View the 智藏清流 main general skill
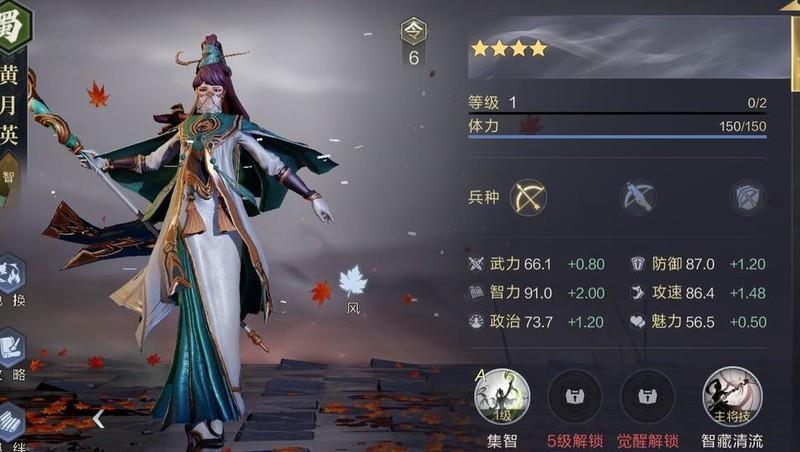This screenshot has height=452, width=800. click(732, 396)
